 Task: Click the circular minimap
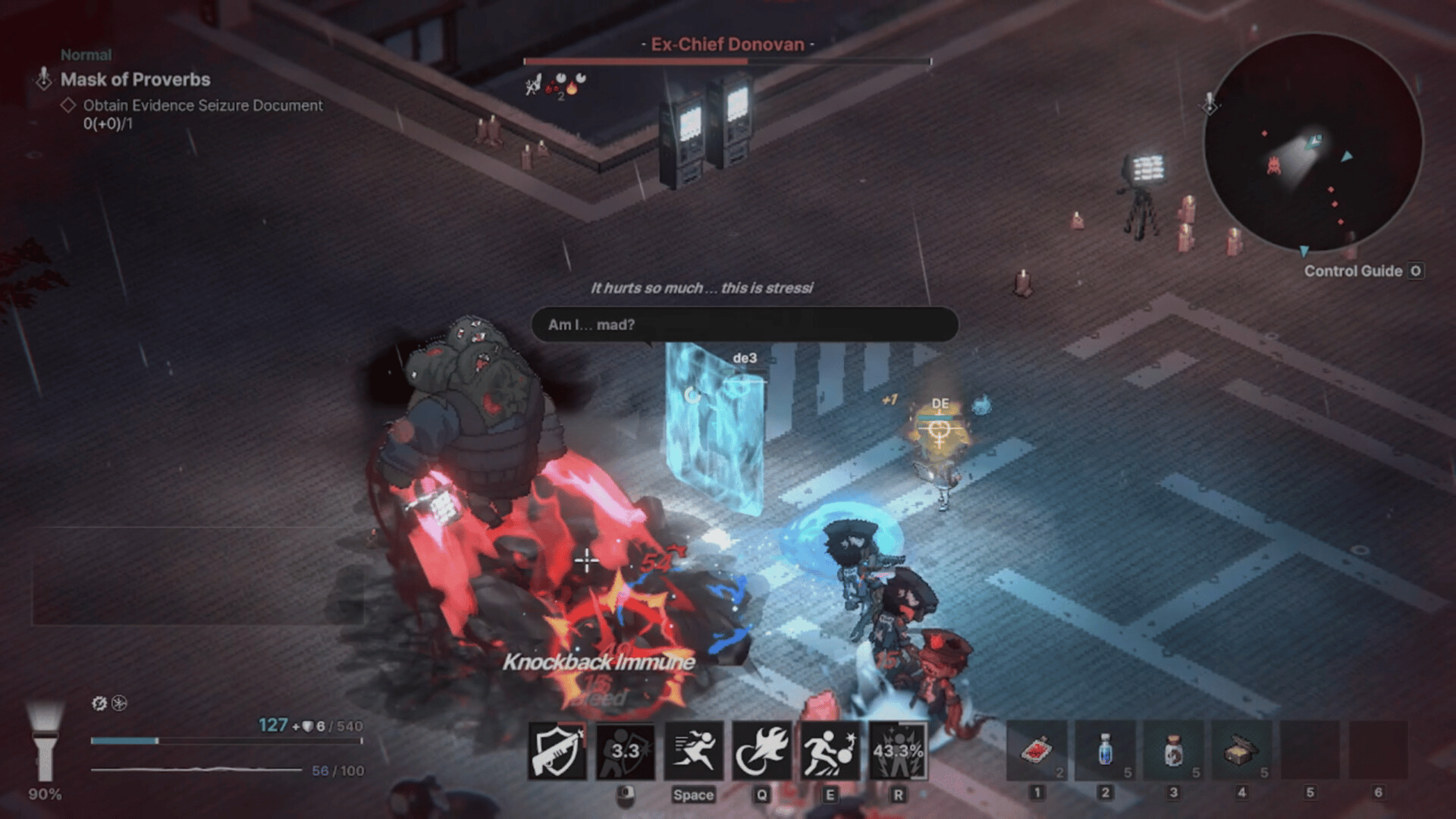(x=1313, y=143)
